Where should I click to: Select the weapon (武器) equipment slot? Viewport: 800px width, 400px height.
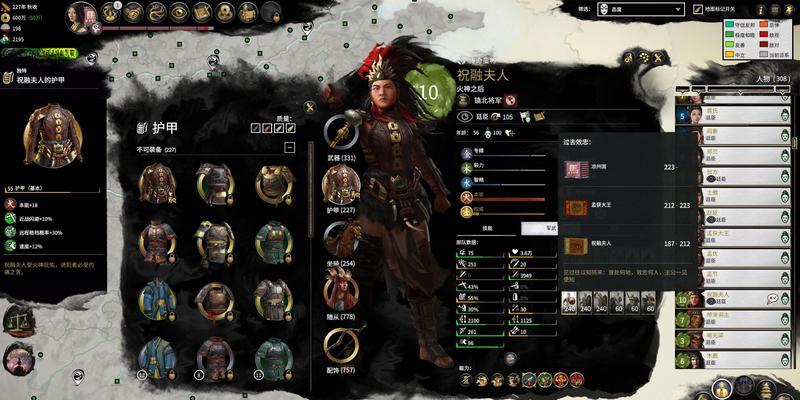(343, 134)
